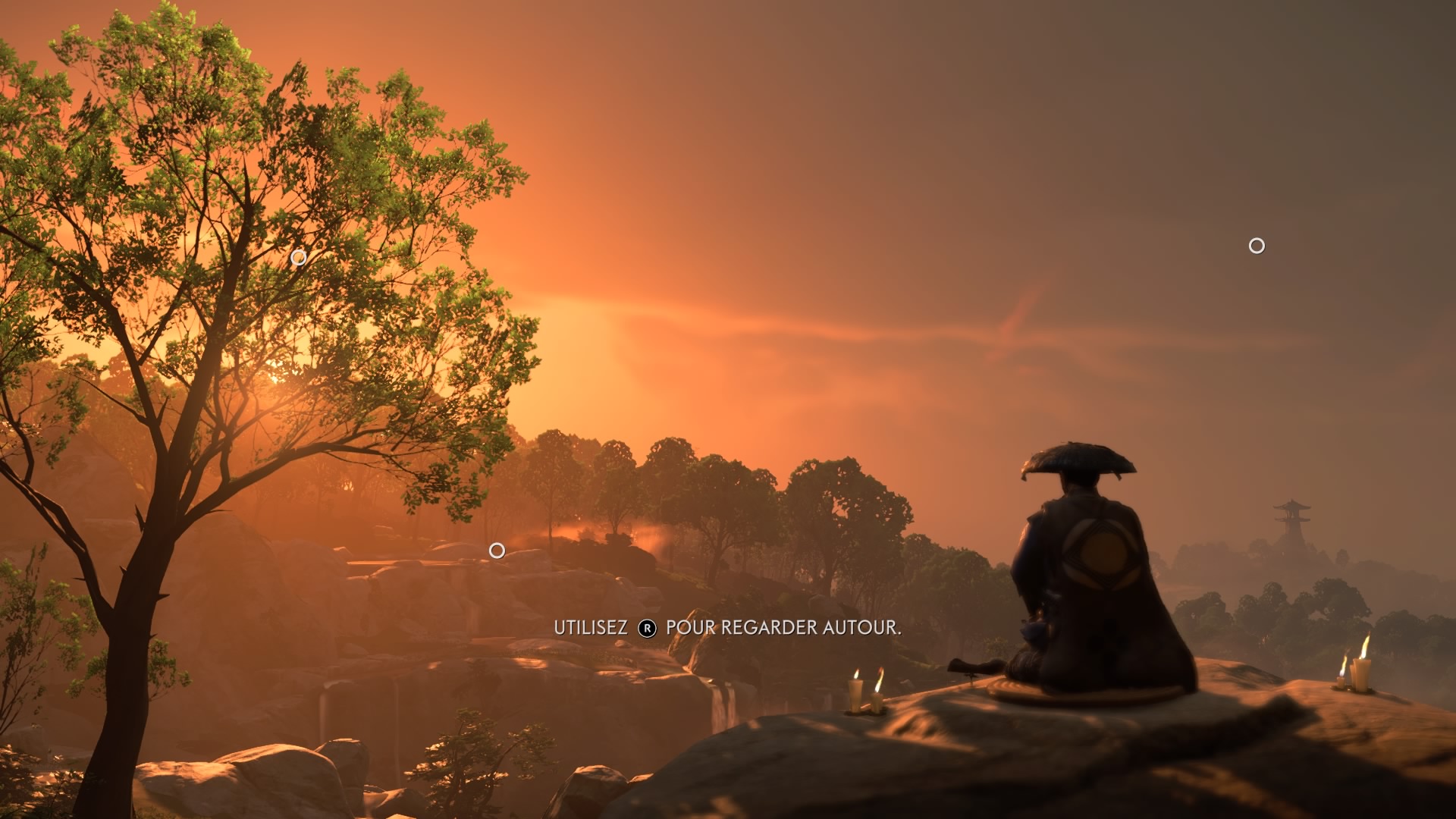Choose the haiku marker in the open sky
This screenshot has width=1456, height=819.
coord(1257,246)
